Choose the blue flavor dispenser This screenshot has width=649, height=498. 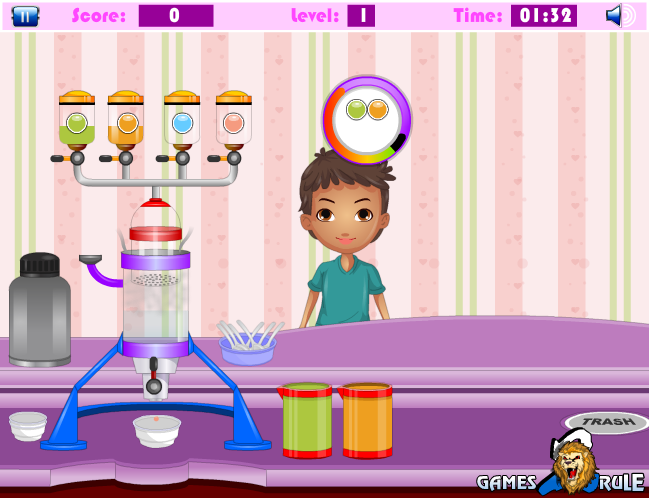click(182, 121)
